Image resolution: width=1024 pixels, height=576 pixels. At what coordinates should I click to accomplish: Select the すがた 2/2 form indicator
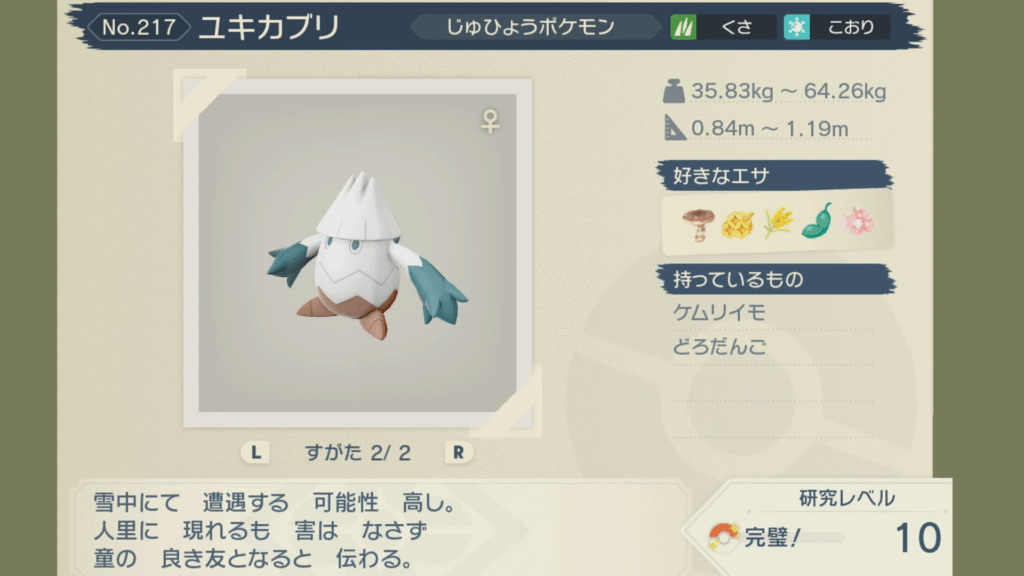coord(357,452)
